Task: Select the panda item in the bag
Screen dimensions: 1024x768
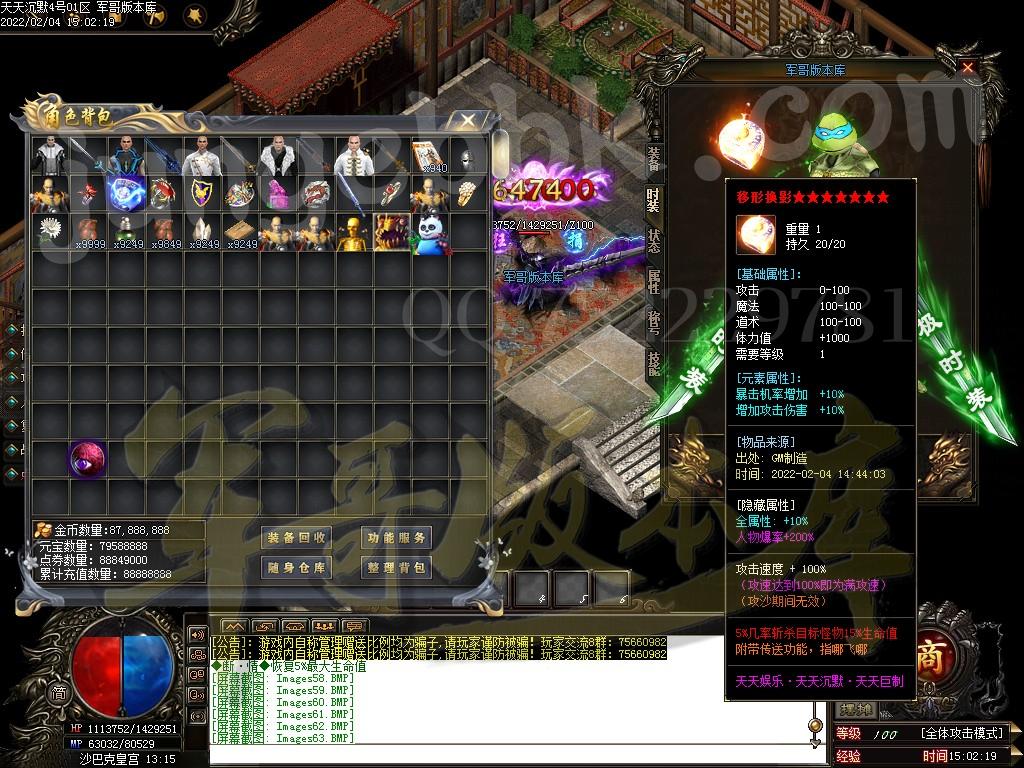Action: [430, 232]
